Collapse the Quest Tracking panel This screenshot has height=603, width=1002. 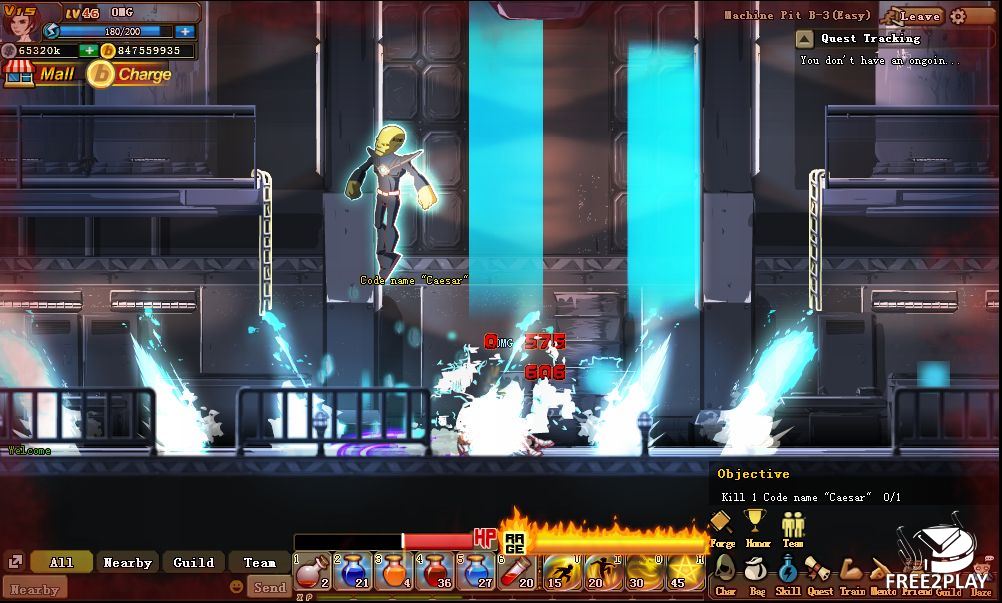[x=804, y=39]
